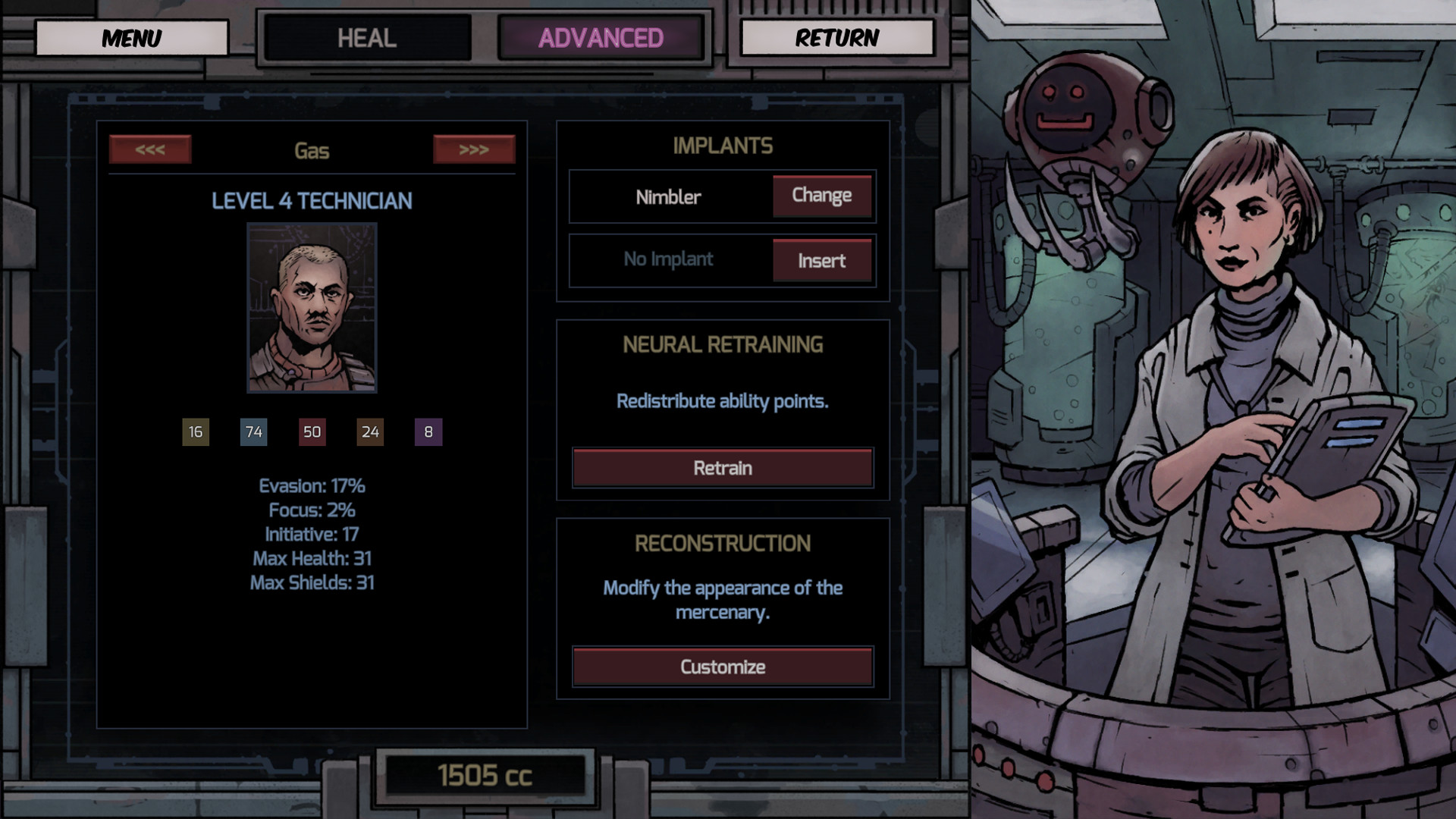
Task: Toggle the Implants panel header
Action: (722, 146)
